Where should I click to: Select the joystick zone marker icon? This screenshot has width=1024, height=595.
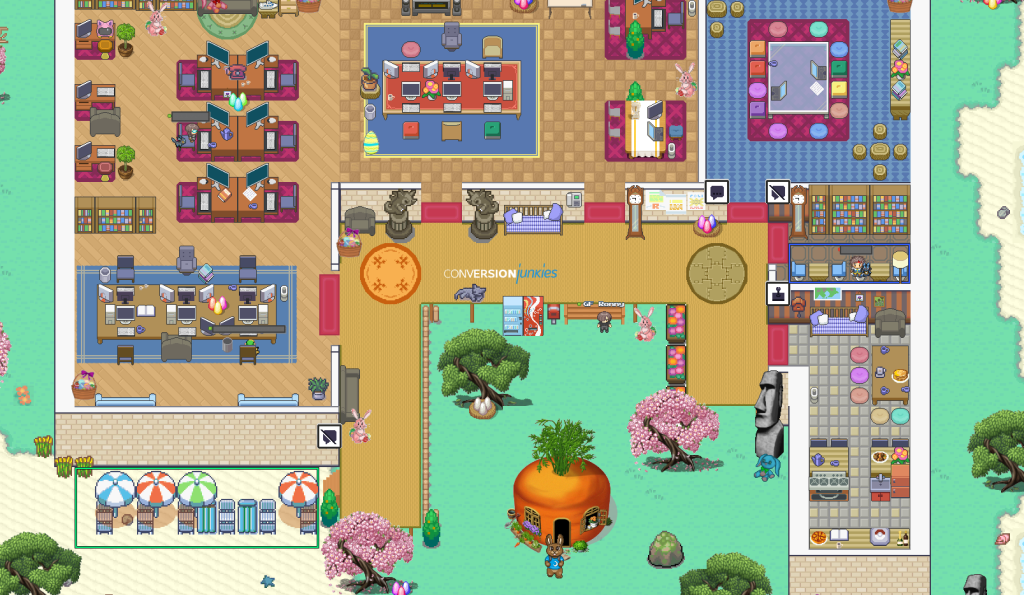[777, 294]
